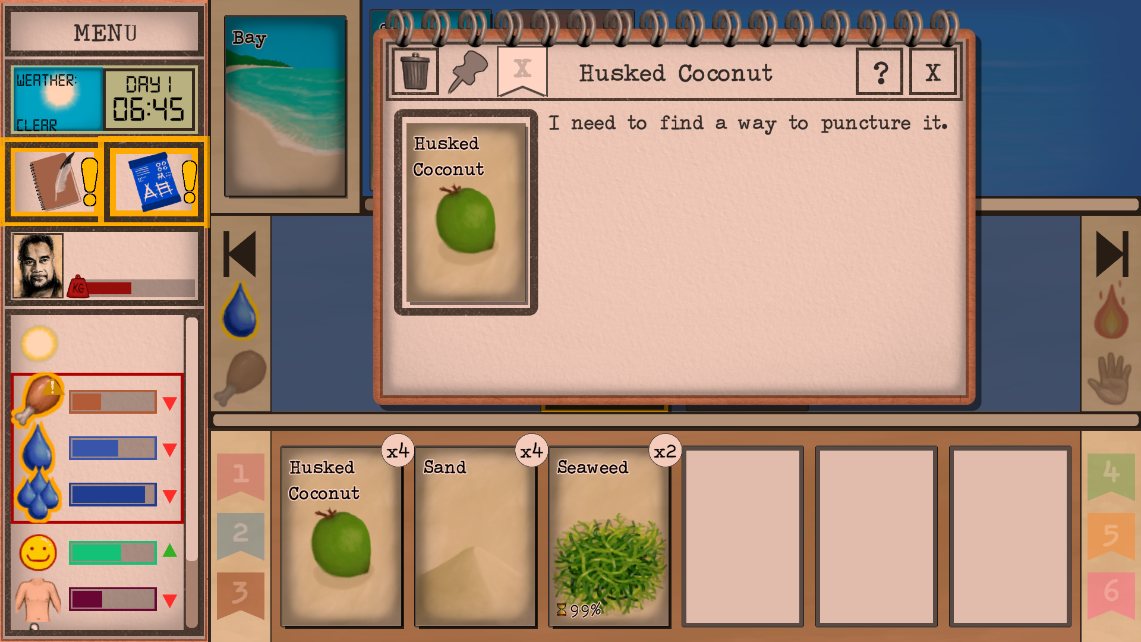
Task: Select the Seaweed inventory card
Action: 610,537
